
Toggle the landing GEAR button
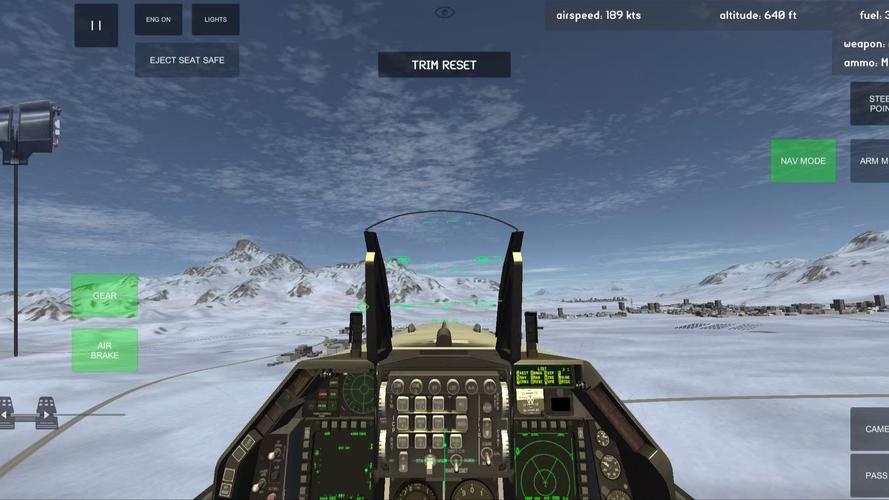105,296
